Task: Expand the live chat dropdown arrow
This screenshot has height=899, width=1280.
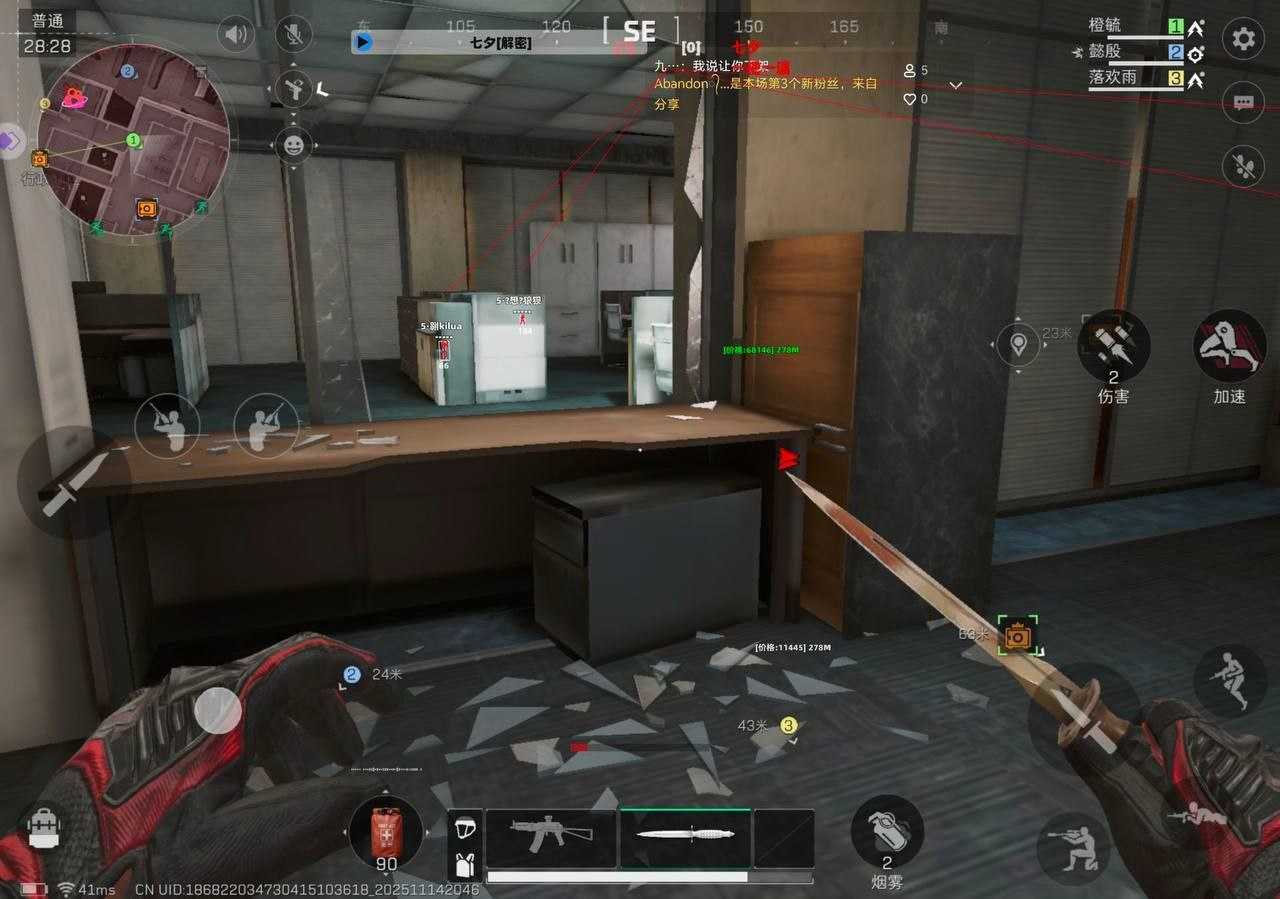Action: coord(955,85)
